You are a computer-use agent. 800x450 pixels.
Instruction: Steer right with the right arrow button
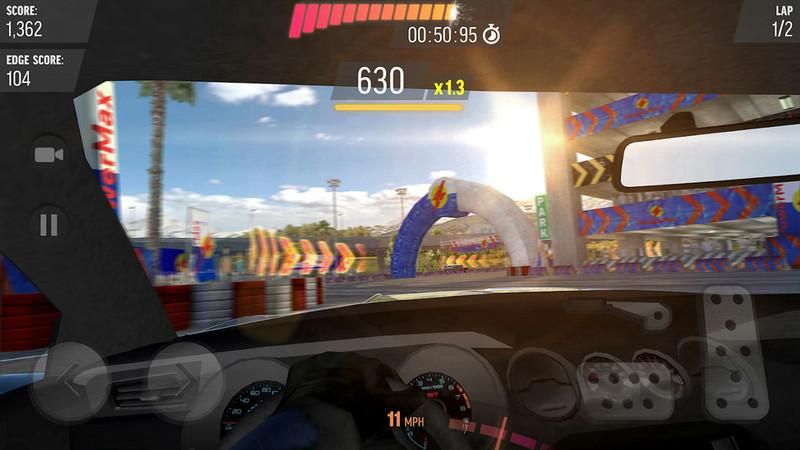point(185,381)
